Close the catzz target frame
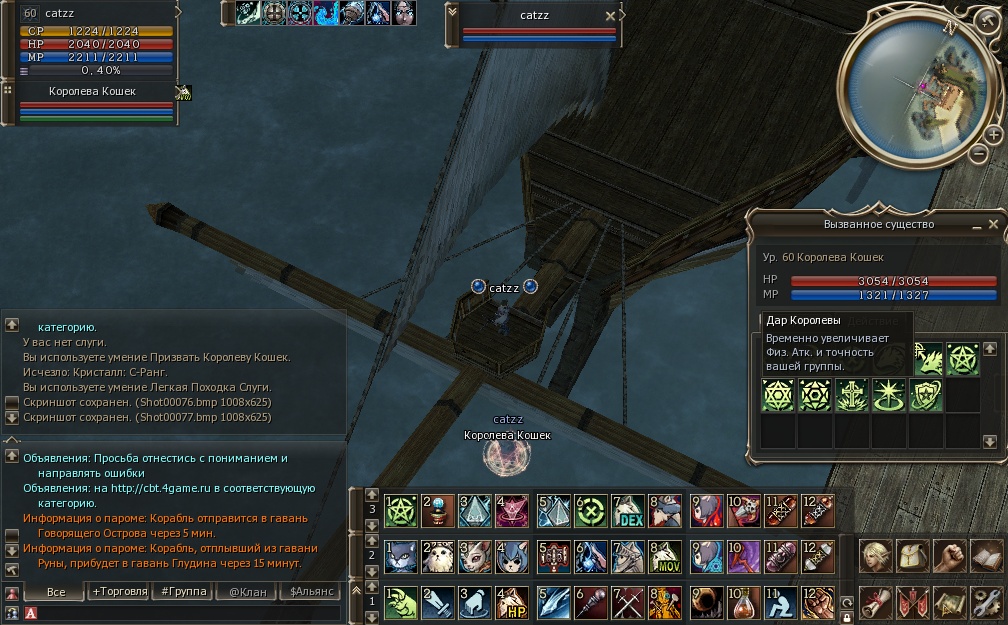1008x625 pixels. [610, 16]
